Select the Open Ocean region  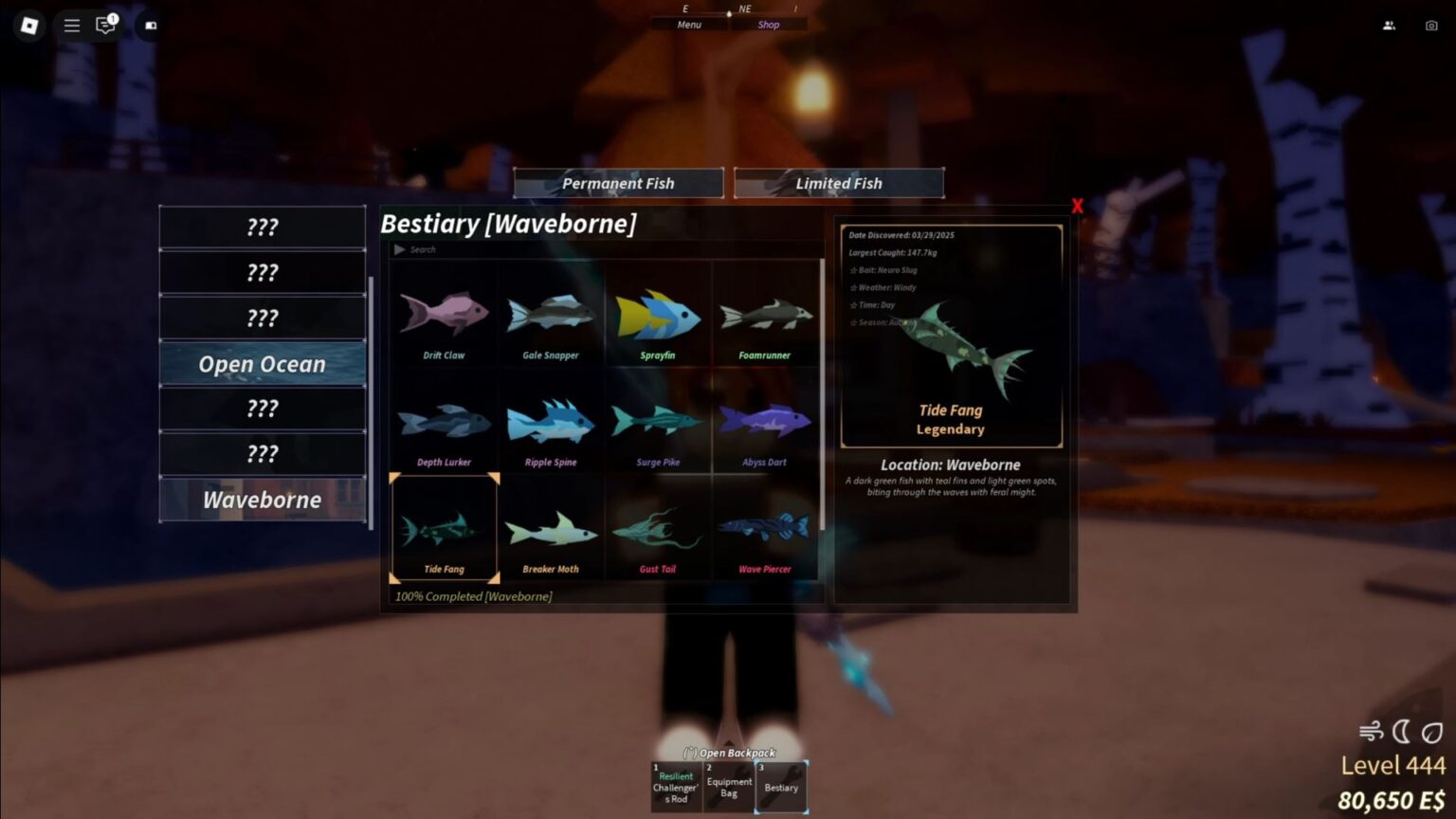point(262,363)
